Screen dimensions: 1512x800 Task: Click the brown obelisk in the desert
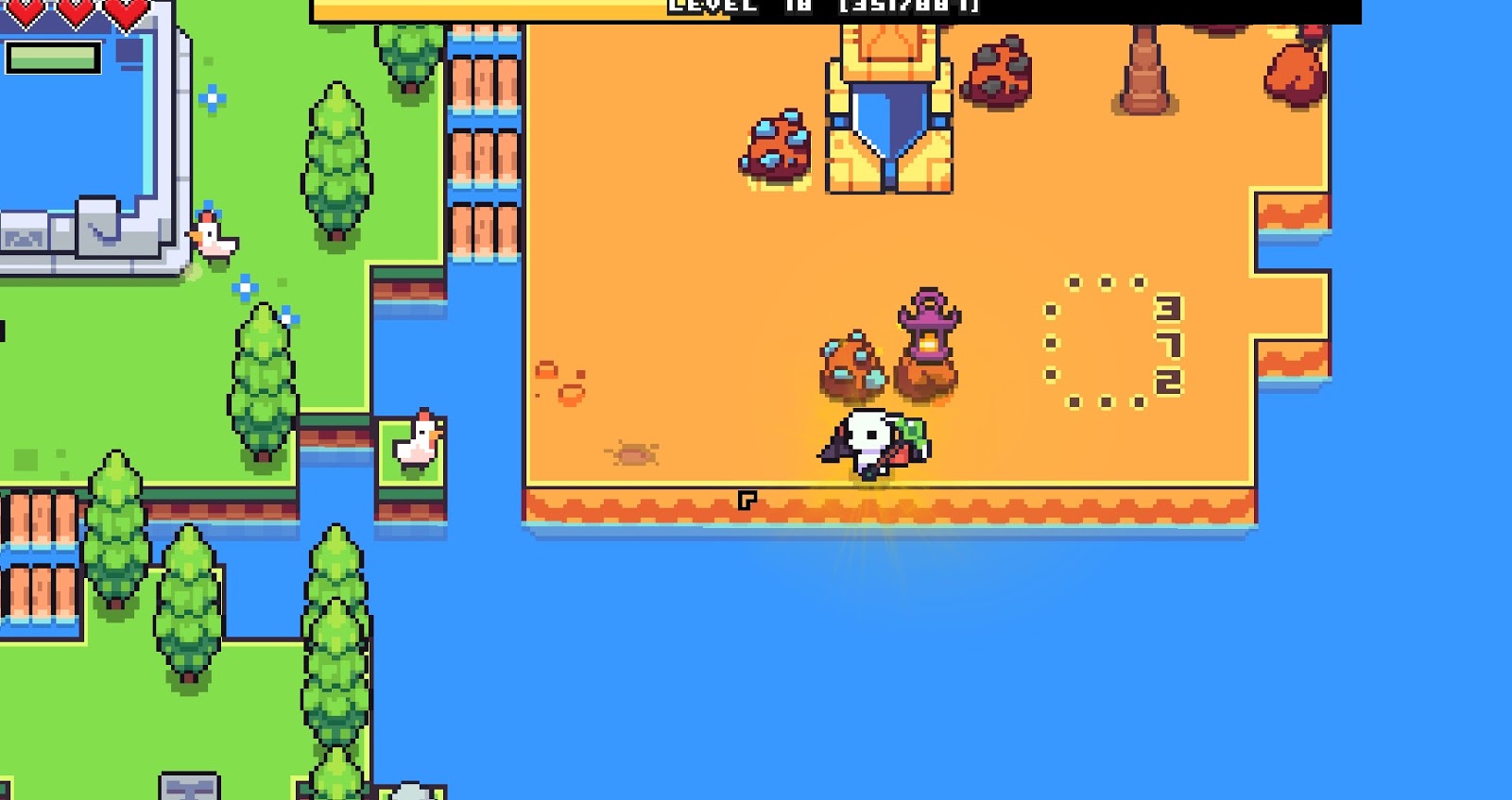[x=1146, y=71]
